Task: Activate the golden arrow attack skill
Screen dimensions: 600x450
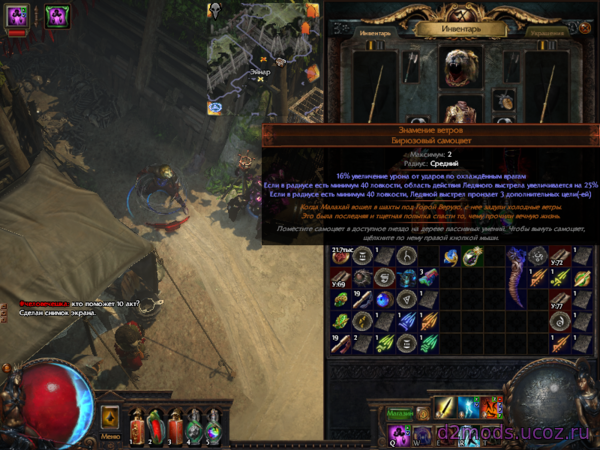Action: tap(443, 408)
